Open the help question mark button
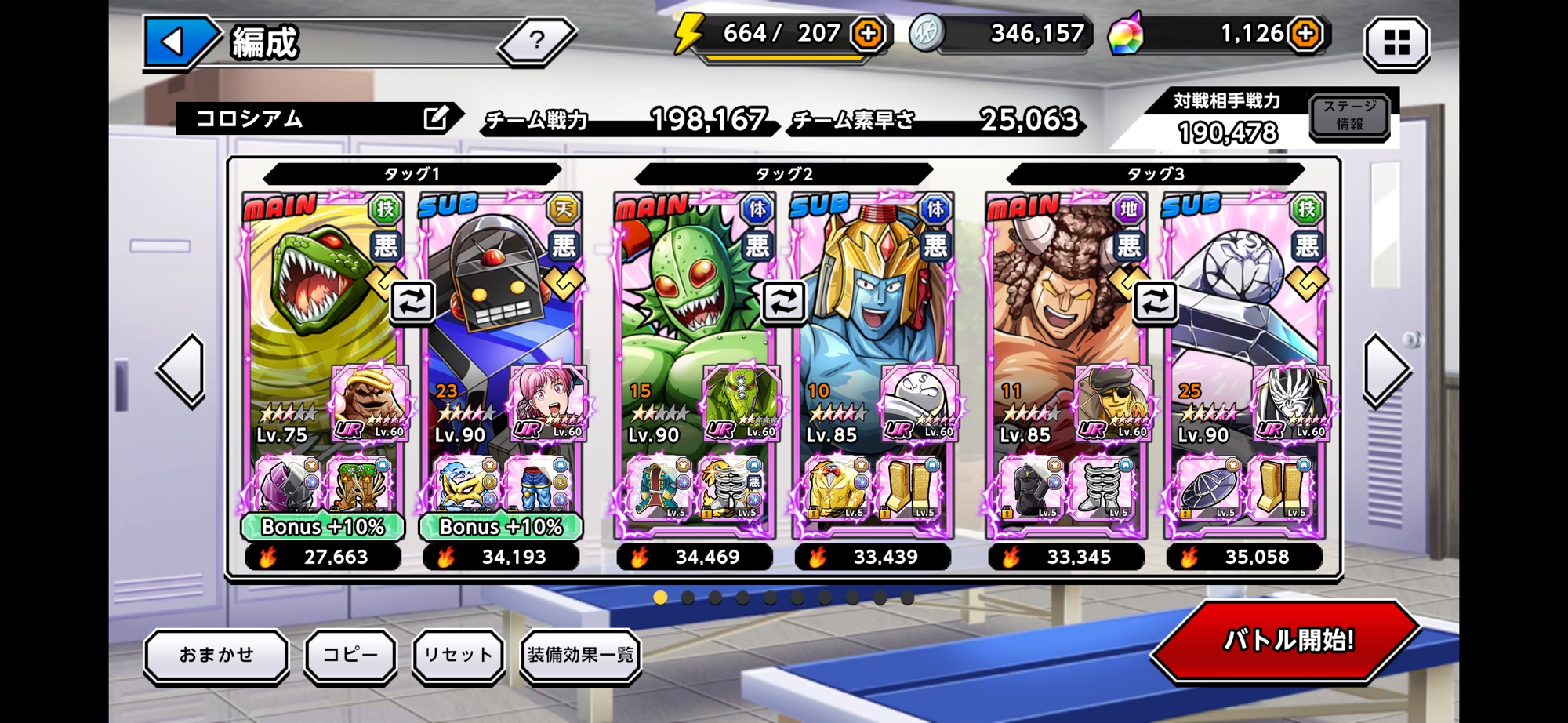Image resolution: width=1568 pixels, height=723 pixels. (537, 40)
